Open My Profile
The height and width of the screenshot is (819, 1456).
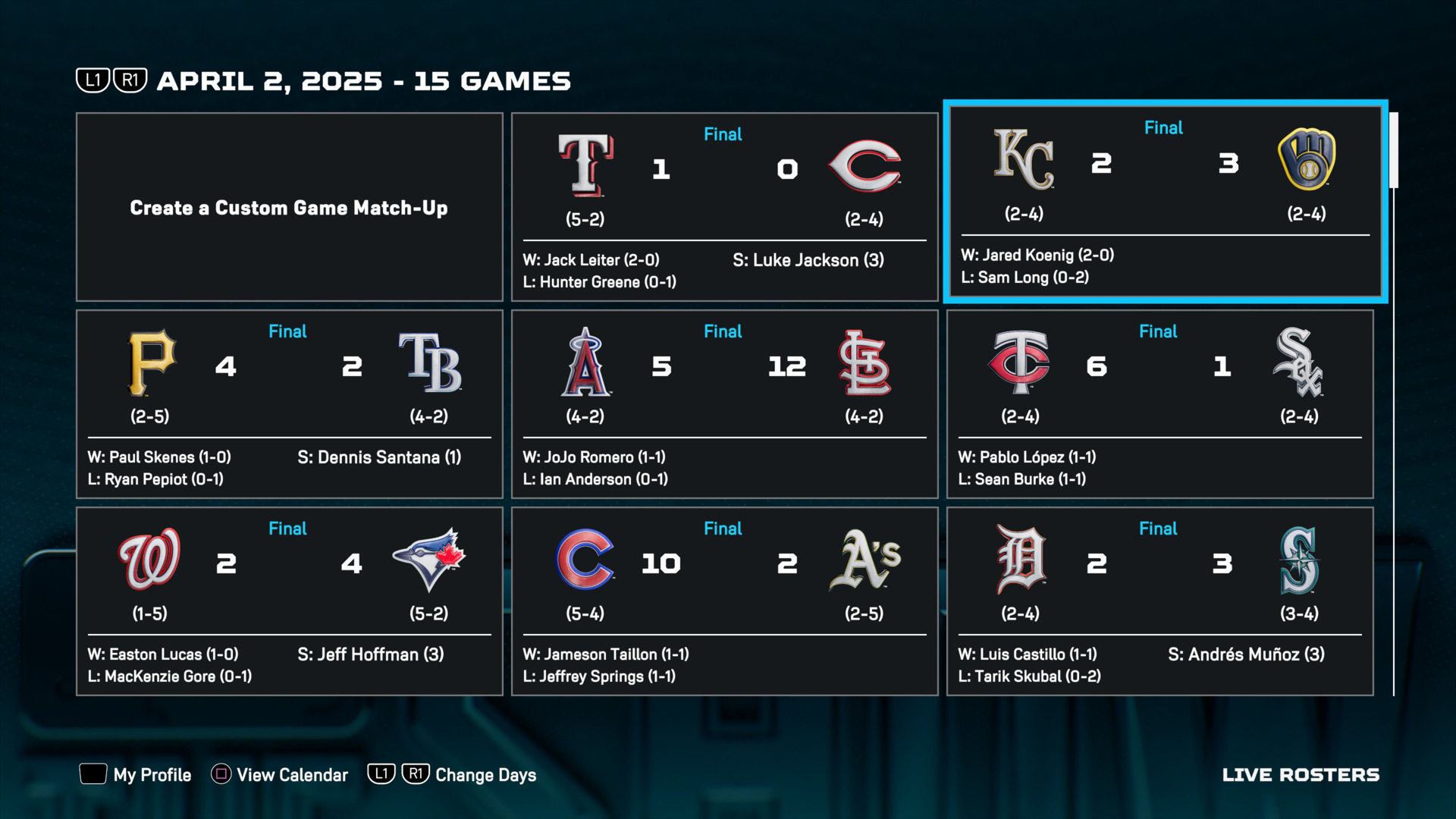point(136,774)
